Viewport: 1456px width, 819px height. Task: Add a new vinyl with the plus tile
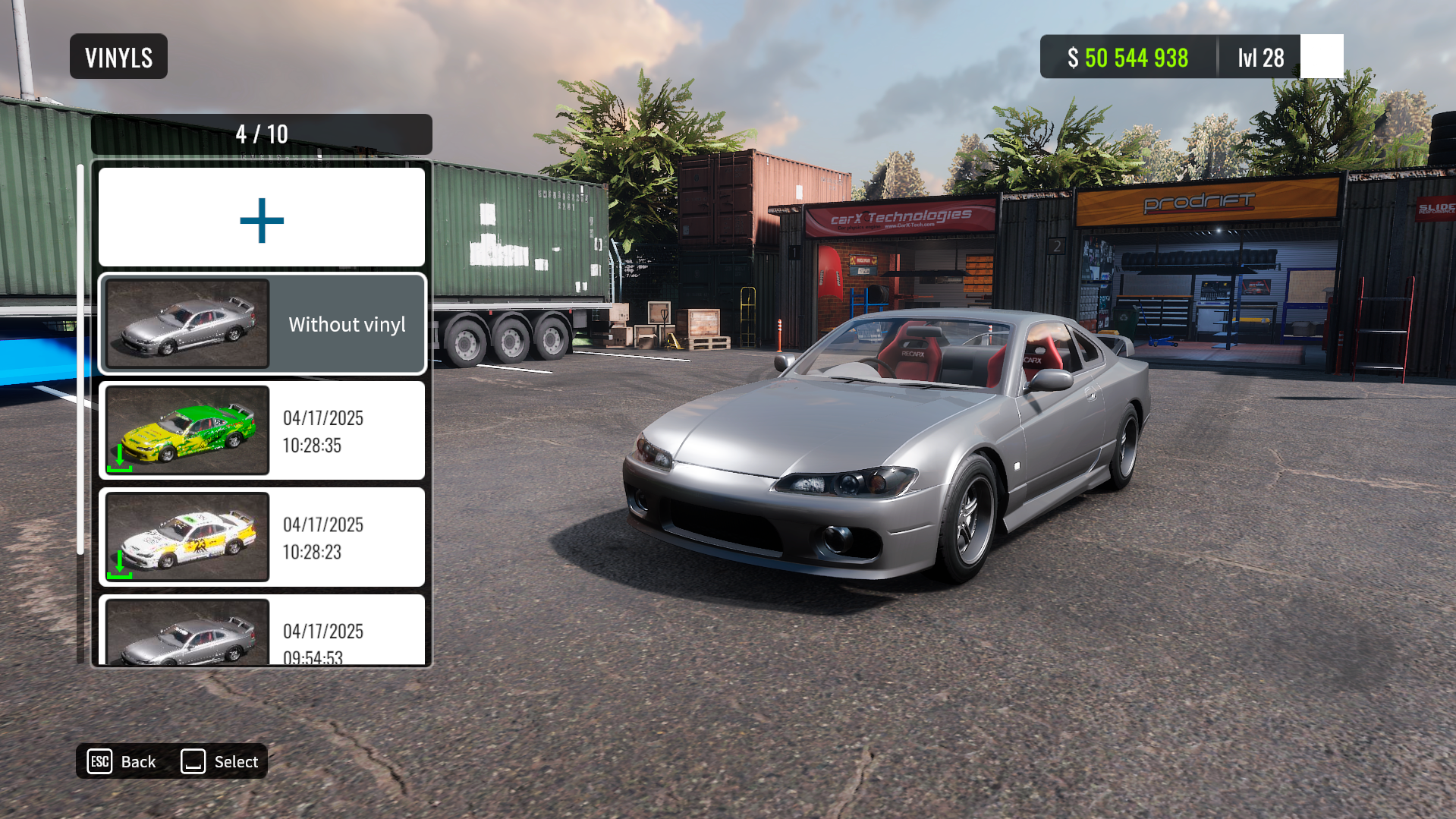[x=262, y=219]
